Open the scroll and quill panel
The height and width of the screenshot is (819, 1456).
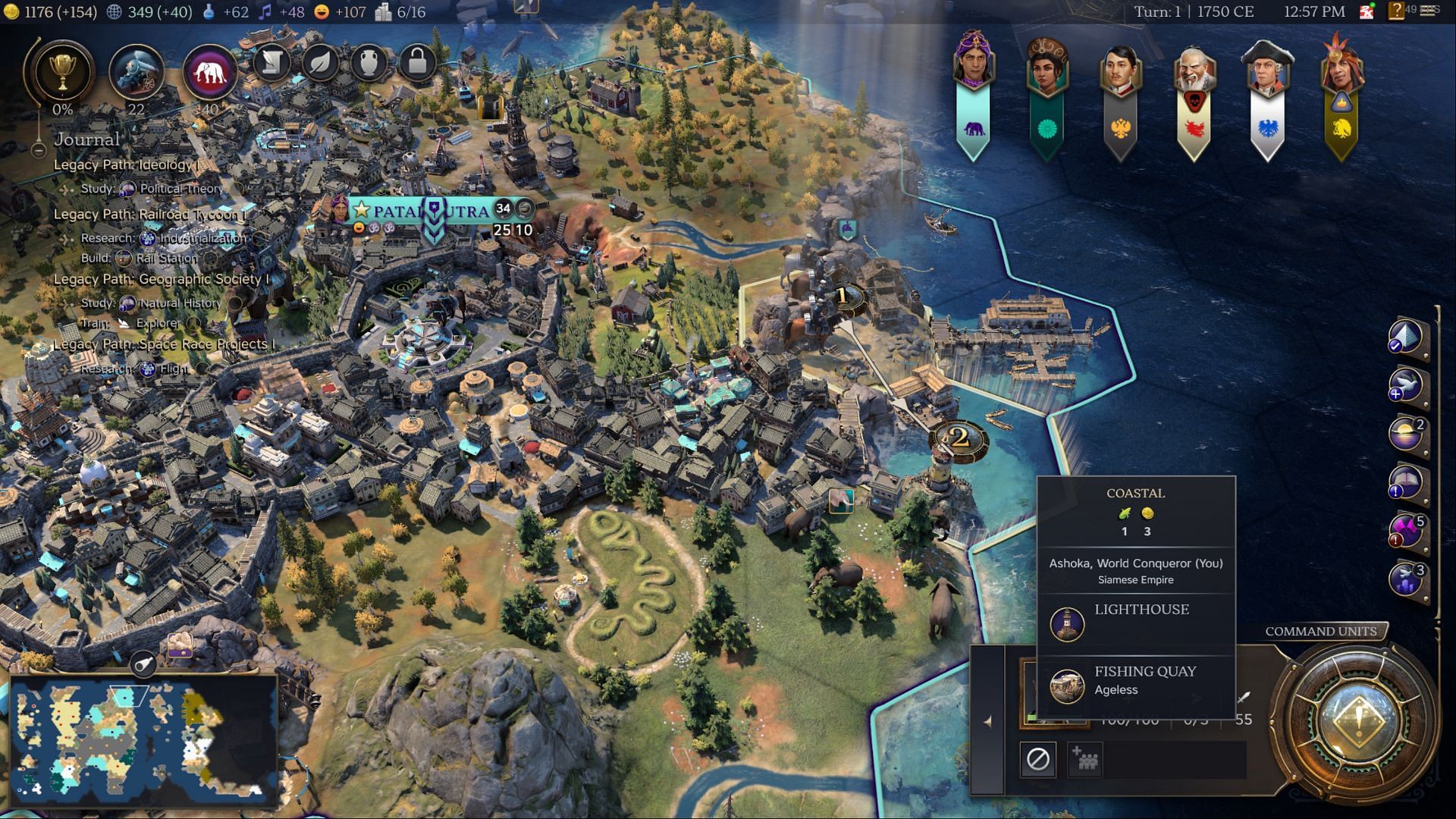[271, 62]
